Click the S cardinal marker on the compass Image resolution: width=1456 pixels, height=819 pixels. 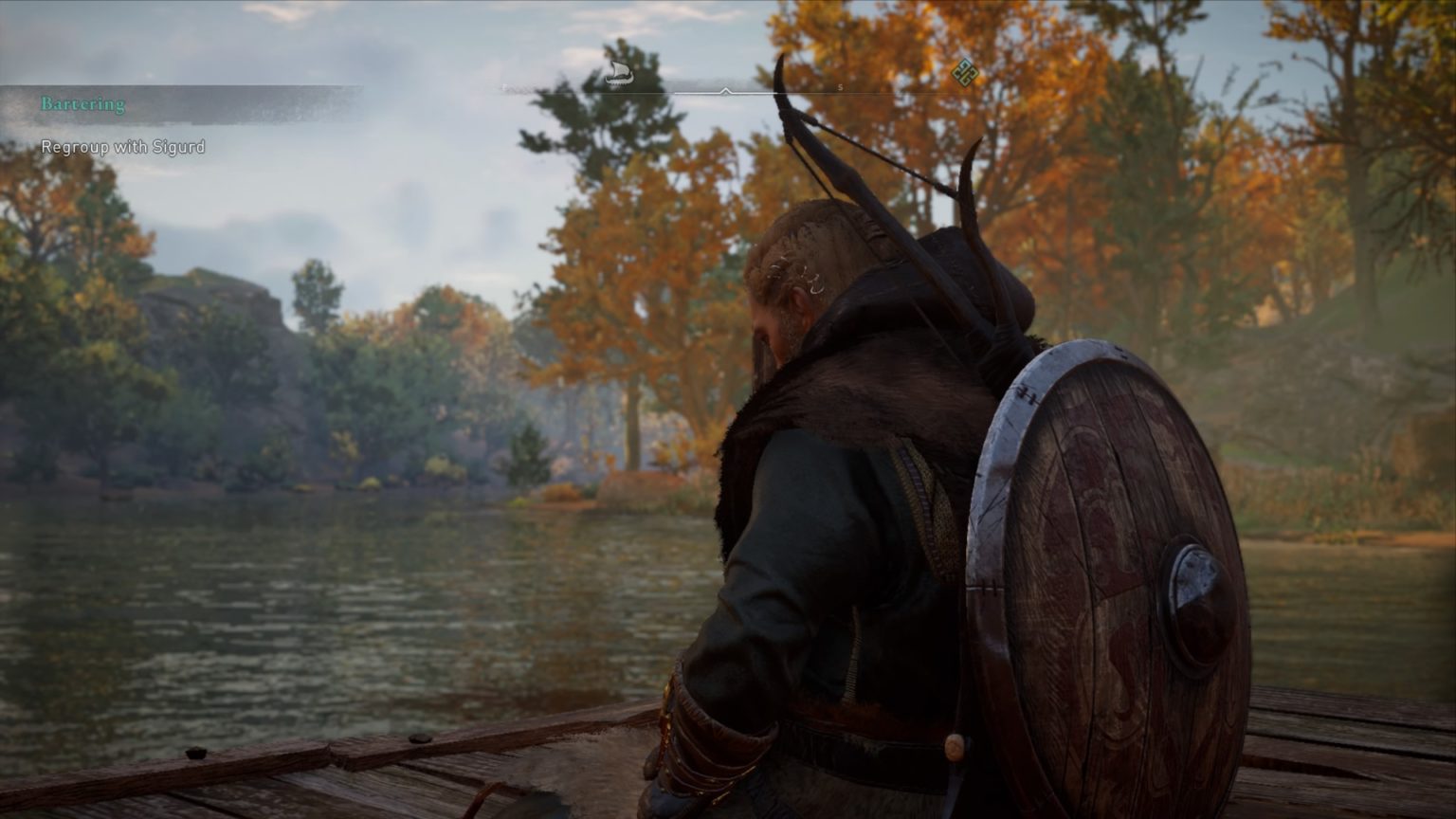click(838, 86)
